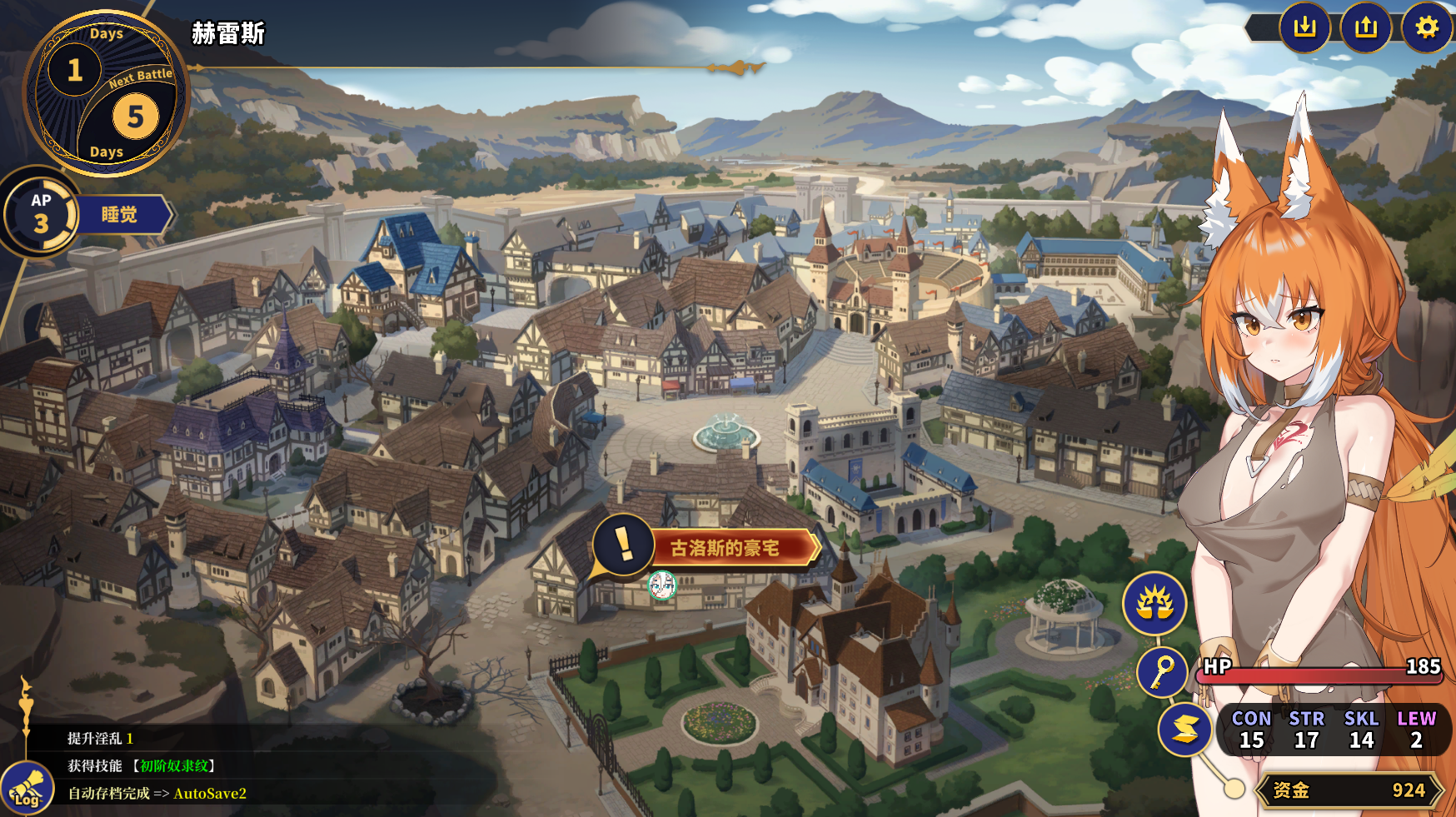Select the 古洛斯的豪宅 location marker
Screen dimensions: 1456x817
pos(723,548)
